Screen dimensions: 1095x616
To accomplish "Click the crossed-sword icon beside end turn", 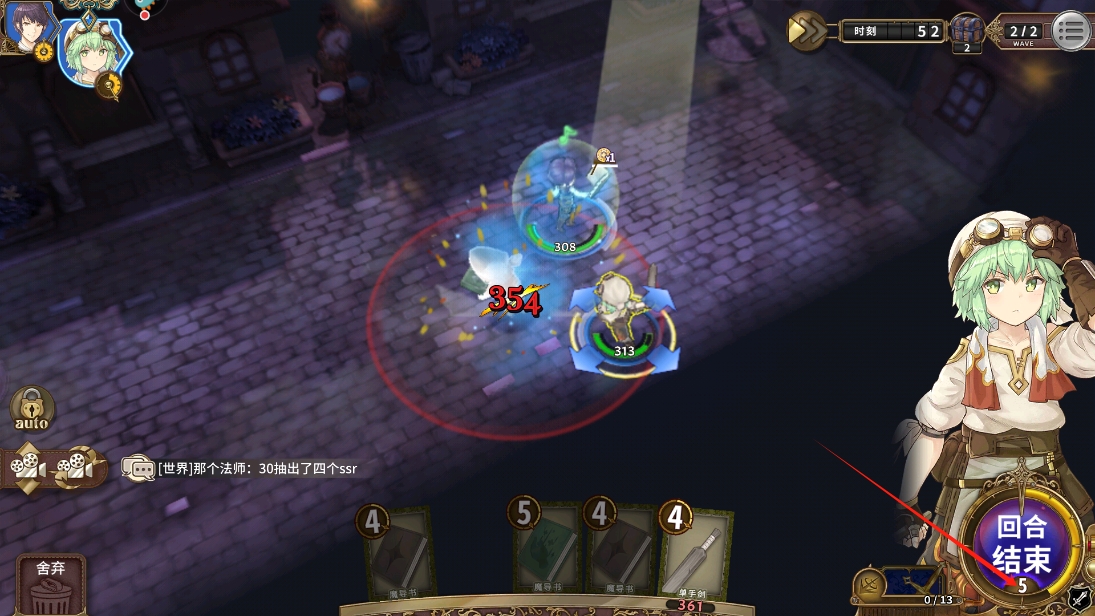I will 1079,598.
